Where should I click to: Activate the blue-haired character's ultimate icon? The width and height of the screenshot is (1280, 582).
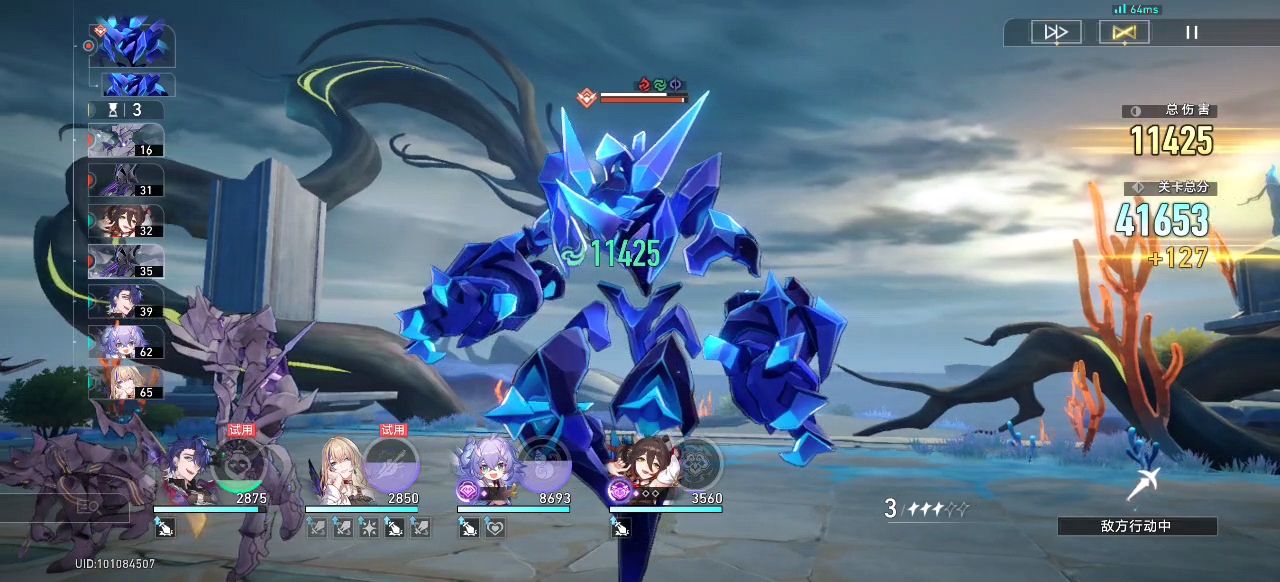point(239,464)
